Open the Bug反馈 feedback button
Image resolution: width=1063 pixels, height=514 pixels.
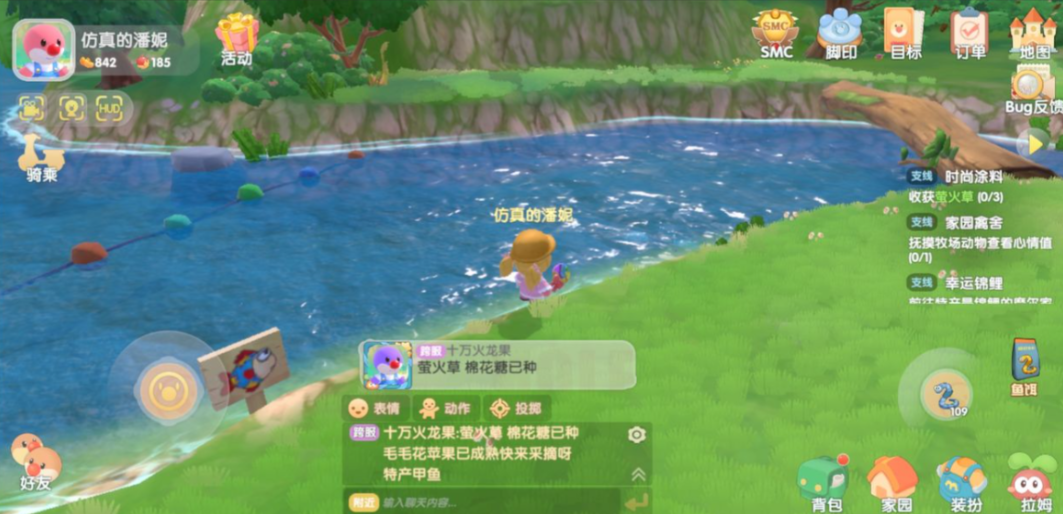pyautogui.click(x=1032, y=88)
